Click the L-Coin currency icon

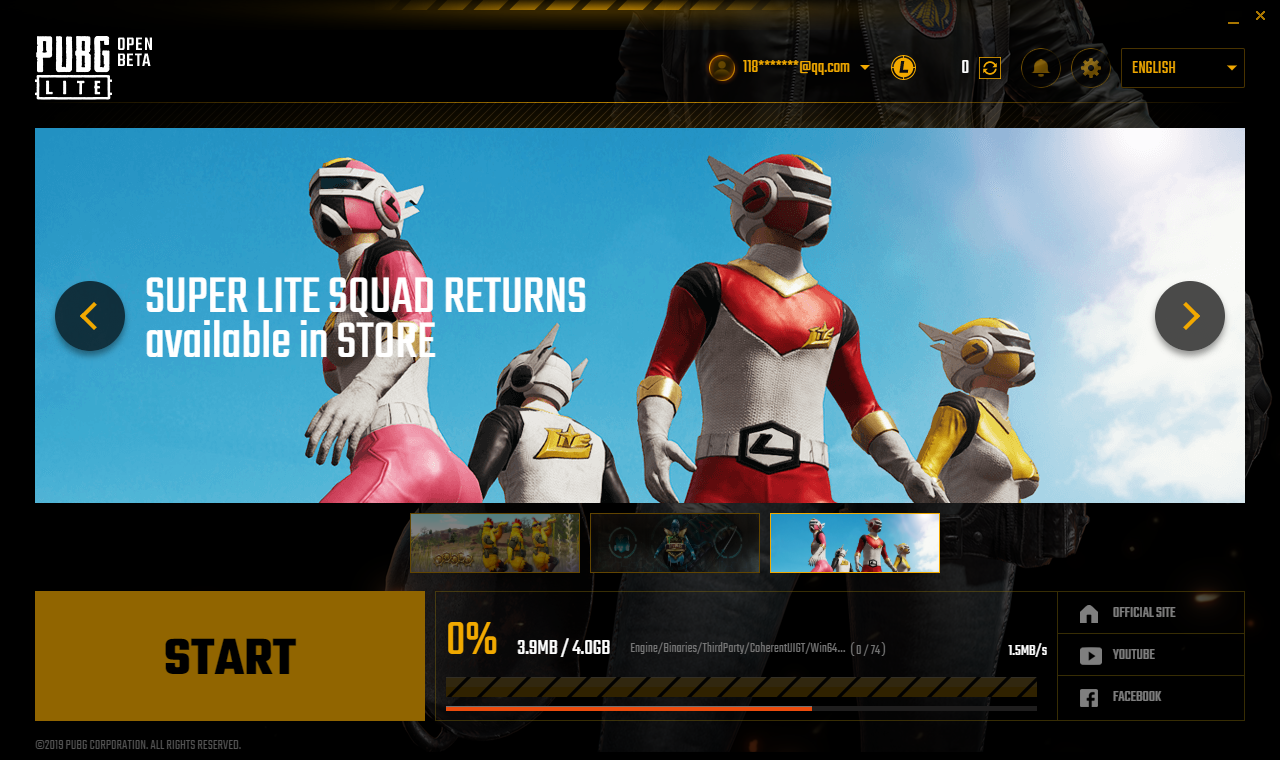(903, 68)
